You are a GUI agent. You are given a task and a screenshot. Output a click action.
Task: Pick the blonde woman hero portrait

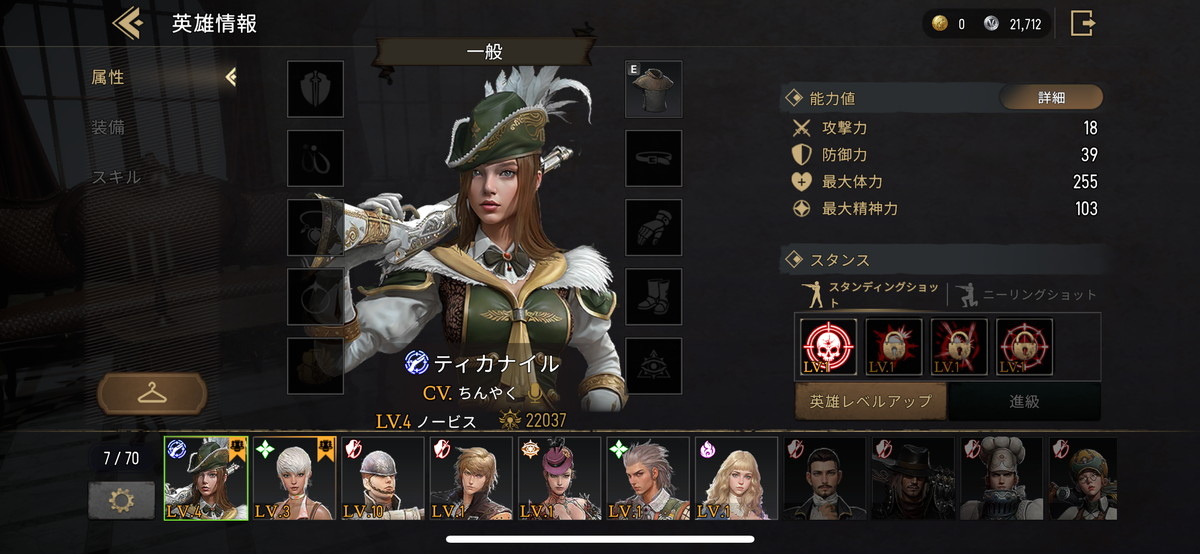[737, 478]
